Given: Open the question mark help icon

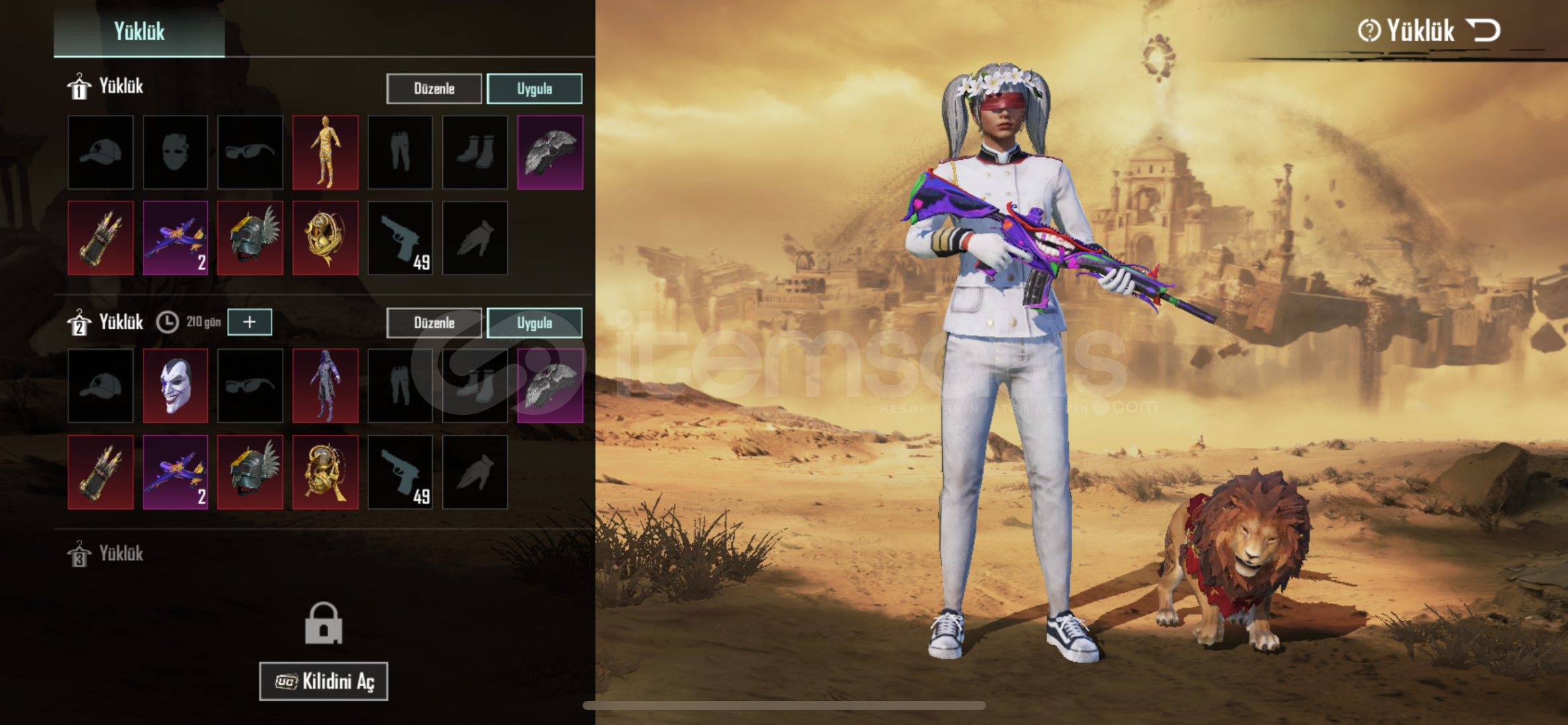Looking at the screenshot, I should pyautogui.click(x=1369, y=30).
